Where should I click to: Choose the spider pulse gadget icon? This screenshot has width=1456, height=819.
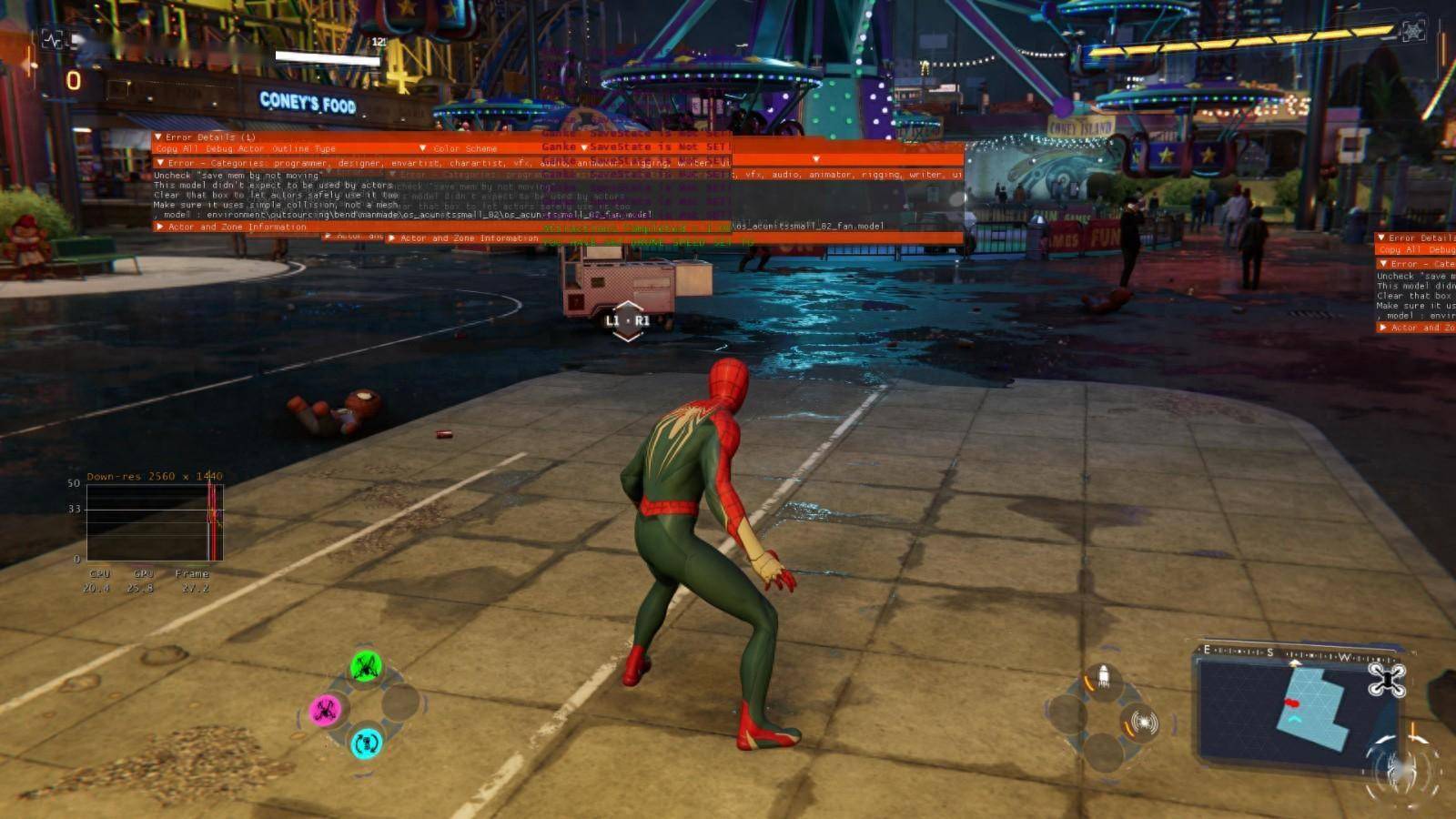(x=1141, y=723)
